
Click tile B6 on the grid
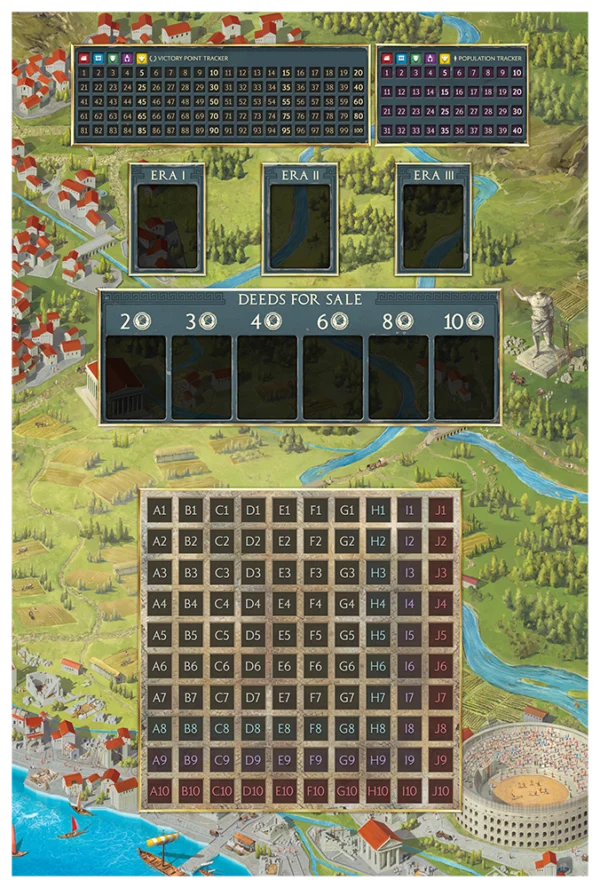(190, 666)
